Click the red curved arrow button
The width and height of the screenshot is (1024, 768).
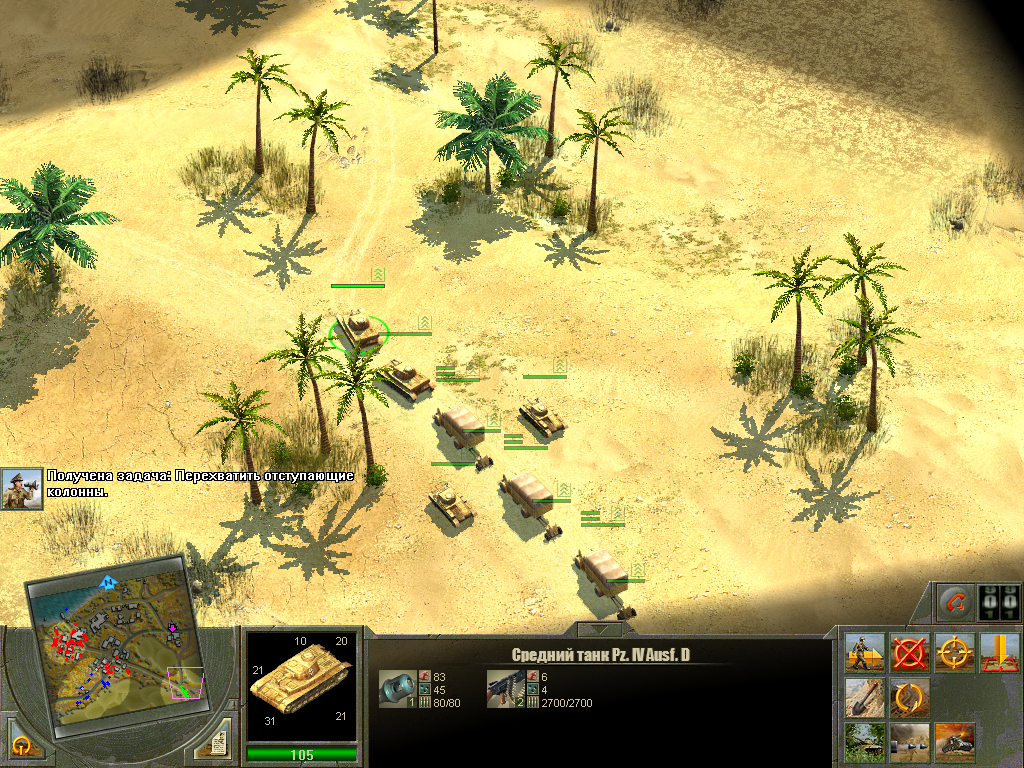coord(955,602)
